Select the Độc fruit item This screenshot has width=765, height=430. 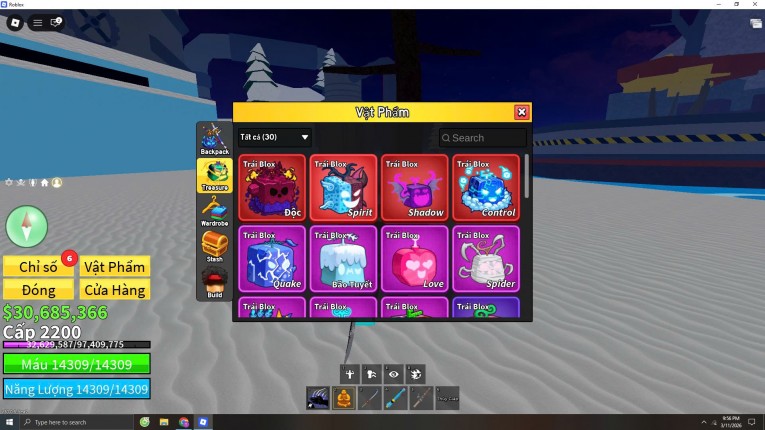272,187
